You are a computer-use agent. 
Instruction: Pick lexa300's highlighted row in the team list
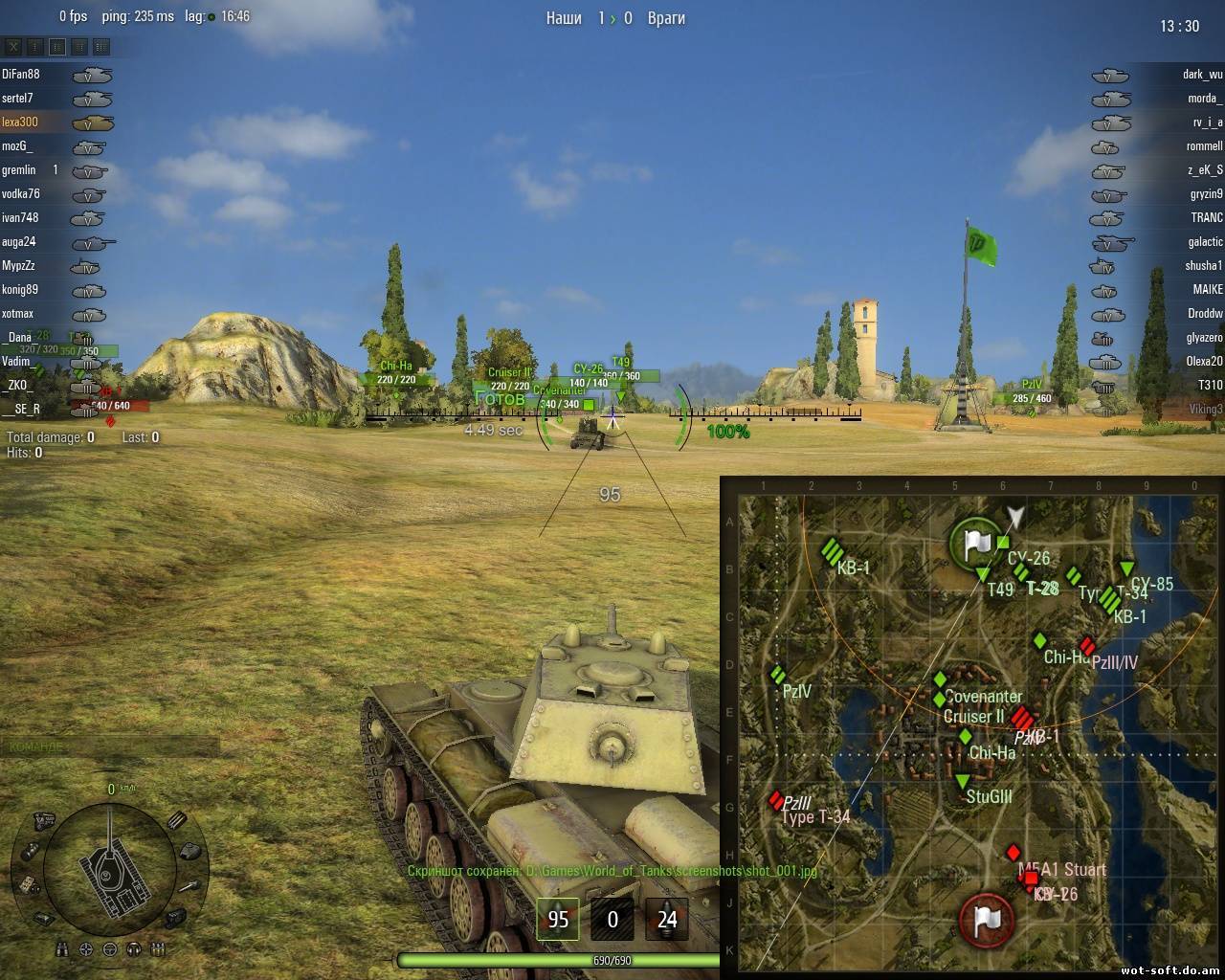tap(21, 122)
